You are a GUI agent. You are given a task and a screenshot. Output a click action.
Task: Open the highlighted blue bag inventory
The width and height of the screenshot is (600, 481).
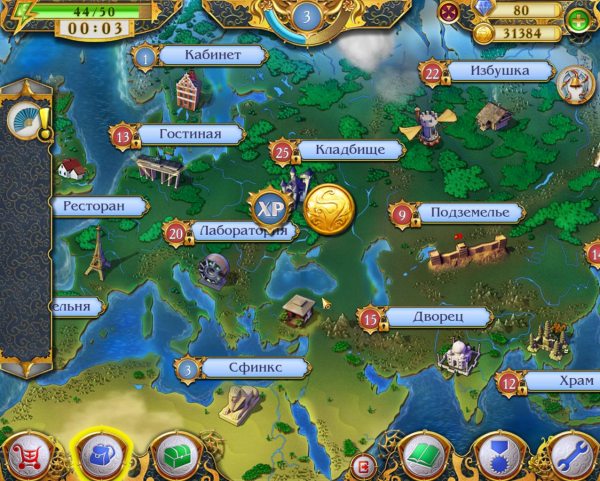(100, 455)
